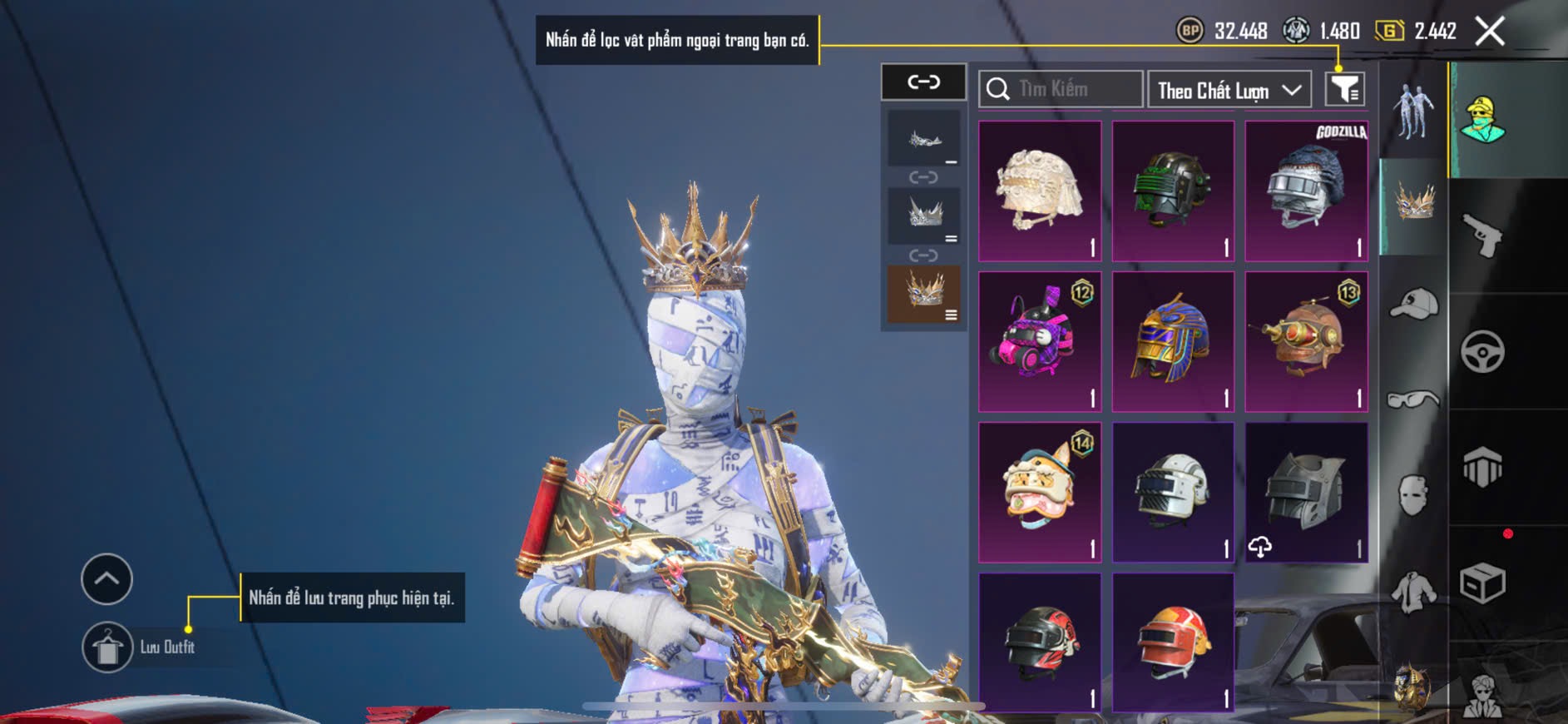This screenshot has width=1568, height=724.
Task: Select the white lace veil helmet
Action: coord(1040,191)
